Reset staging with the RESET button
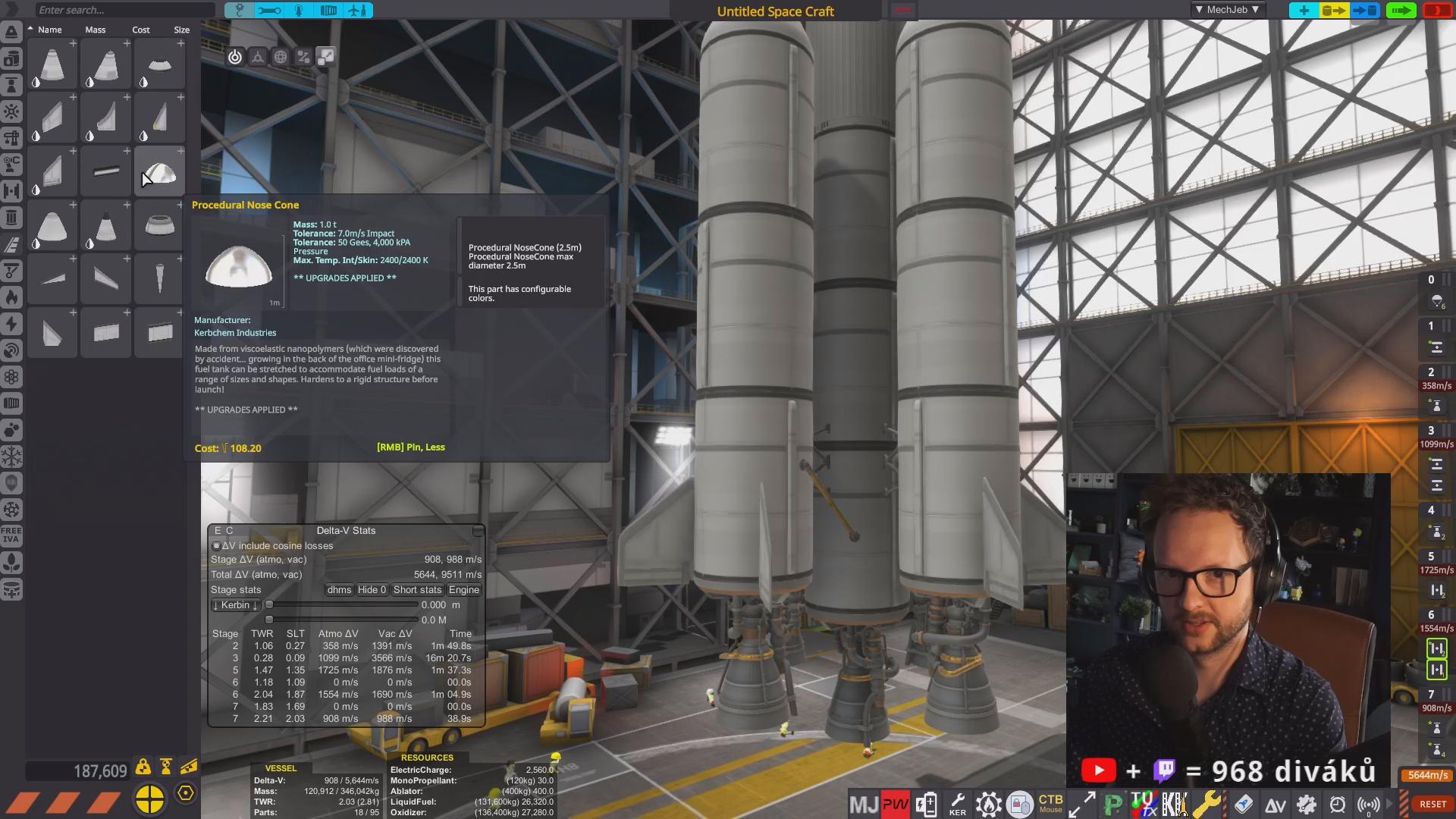 pyautogui.click(x=1432, y=804)
